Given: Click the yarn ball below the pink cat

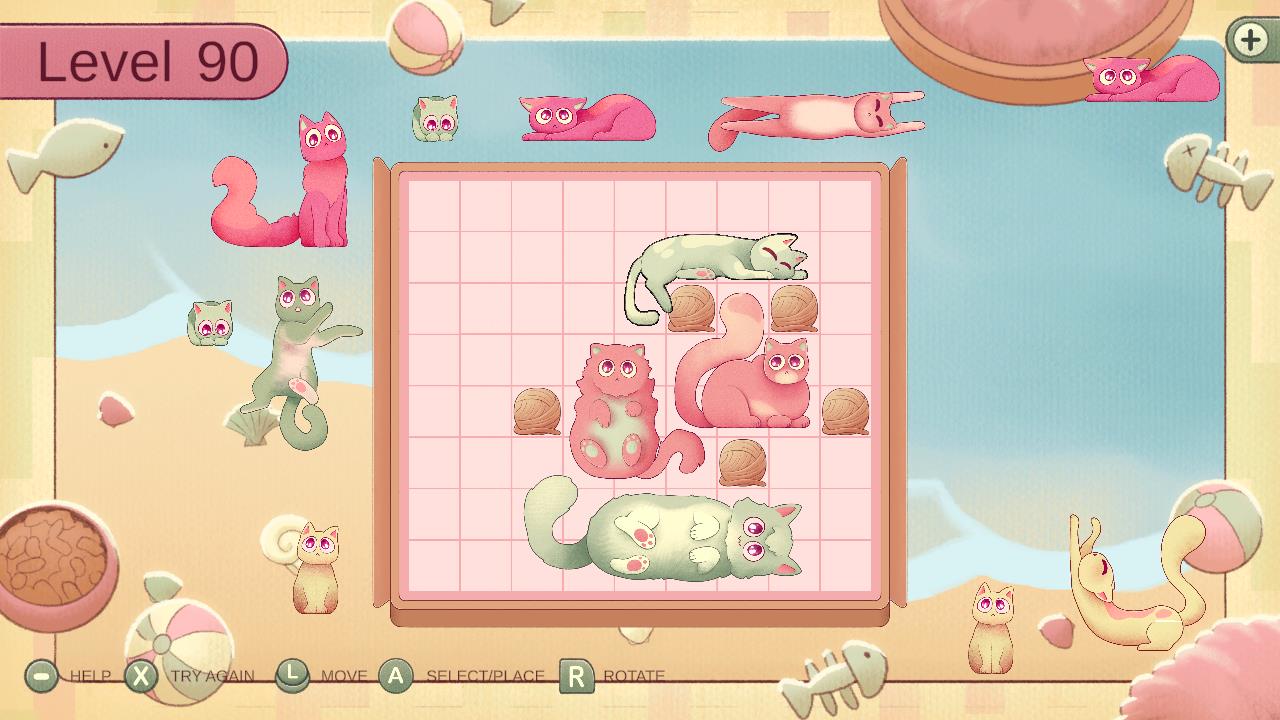Looking at the screenshot, I should tap(742, 463).
